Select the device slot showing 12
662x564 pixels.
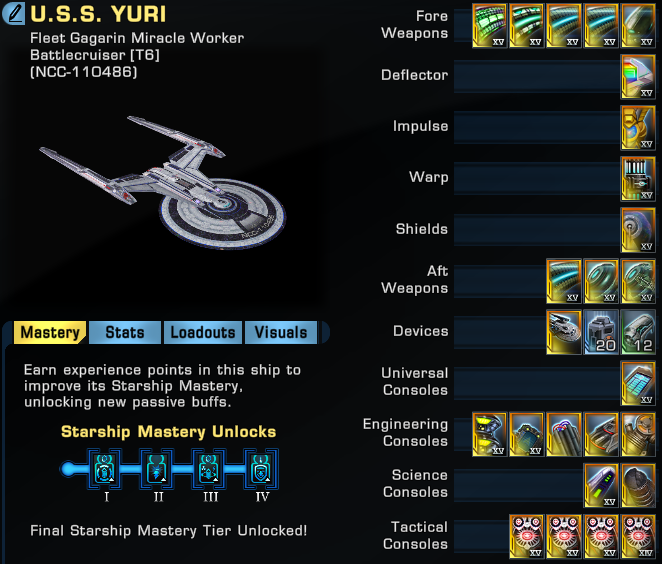click(x=638, y=331)
